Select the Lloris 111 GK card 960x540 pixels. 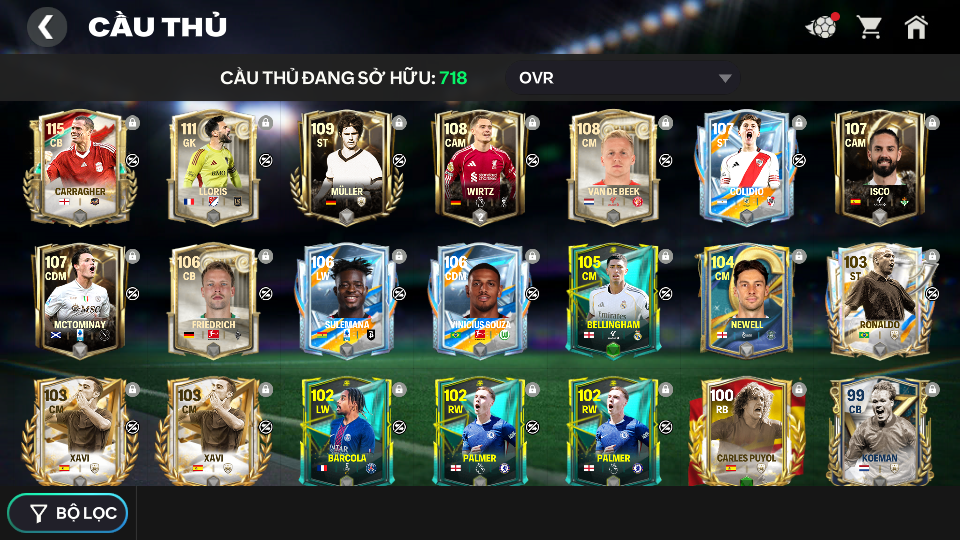pos(212,166)
